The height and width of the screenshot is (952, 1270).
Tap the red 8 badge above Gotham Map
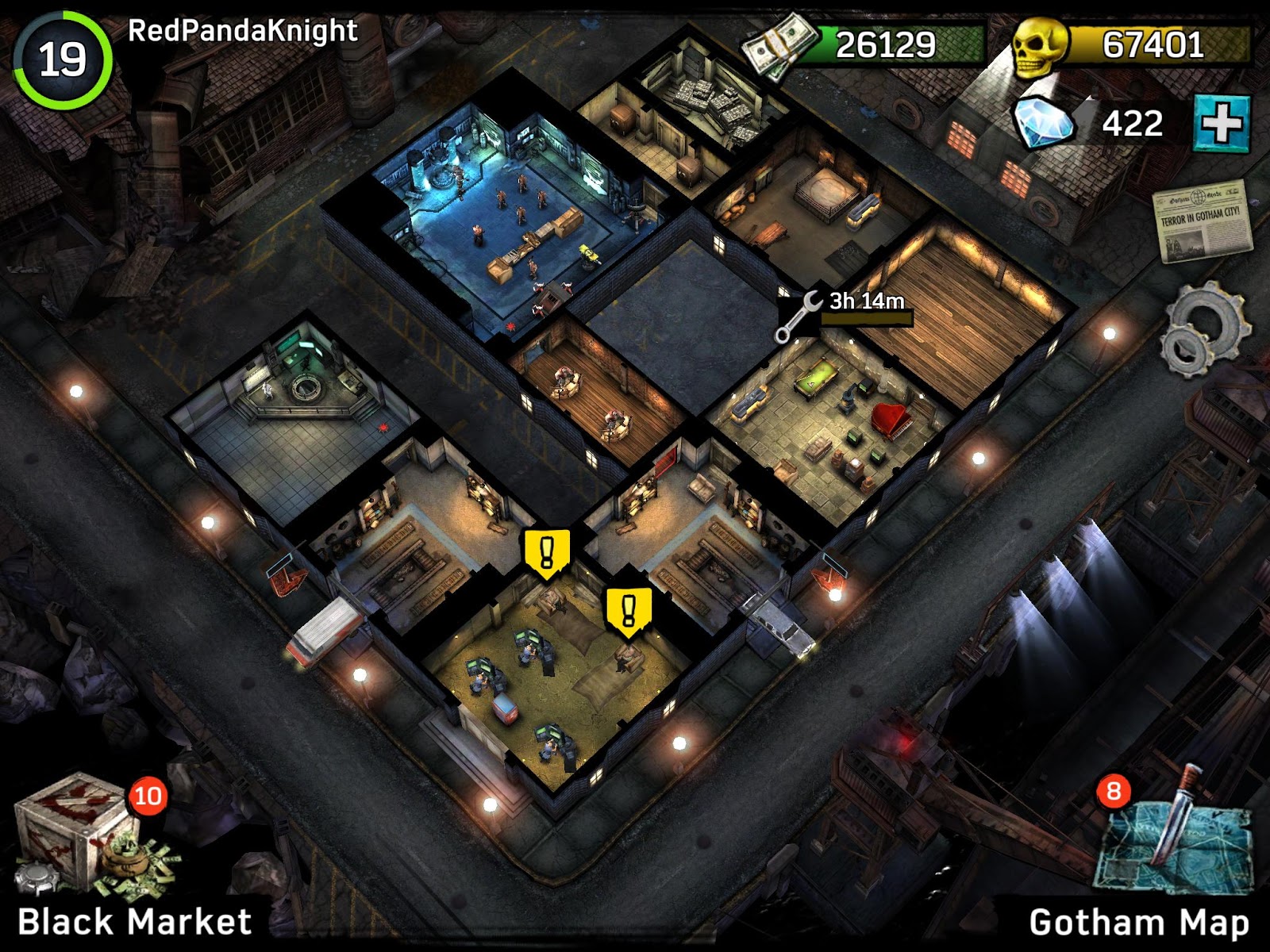[1114, 793]
